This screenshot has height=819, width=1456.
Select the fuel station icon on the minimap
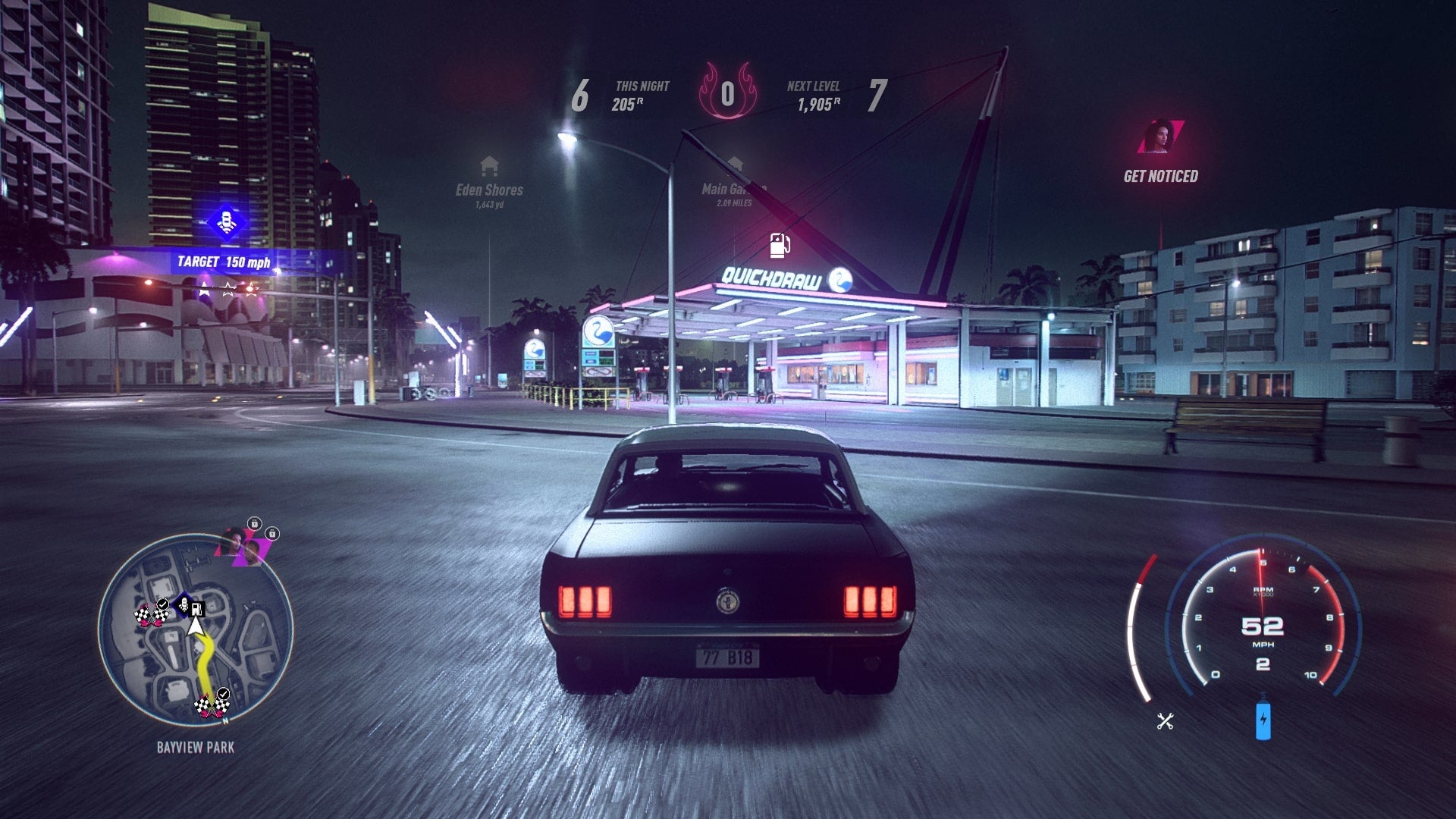click(196, 608)
